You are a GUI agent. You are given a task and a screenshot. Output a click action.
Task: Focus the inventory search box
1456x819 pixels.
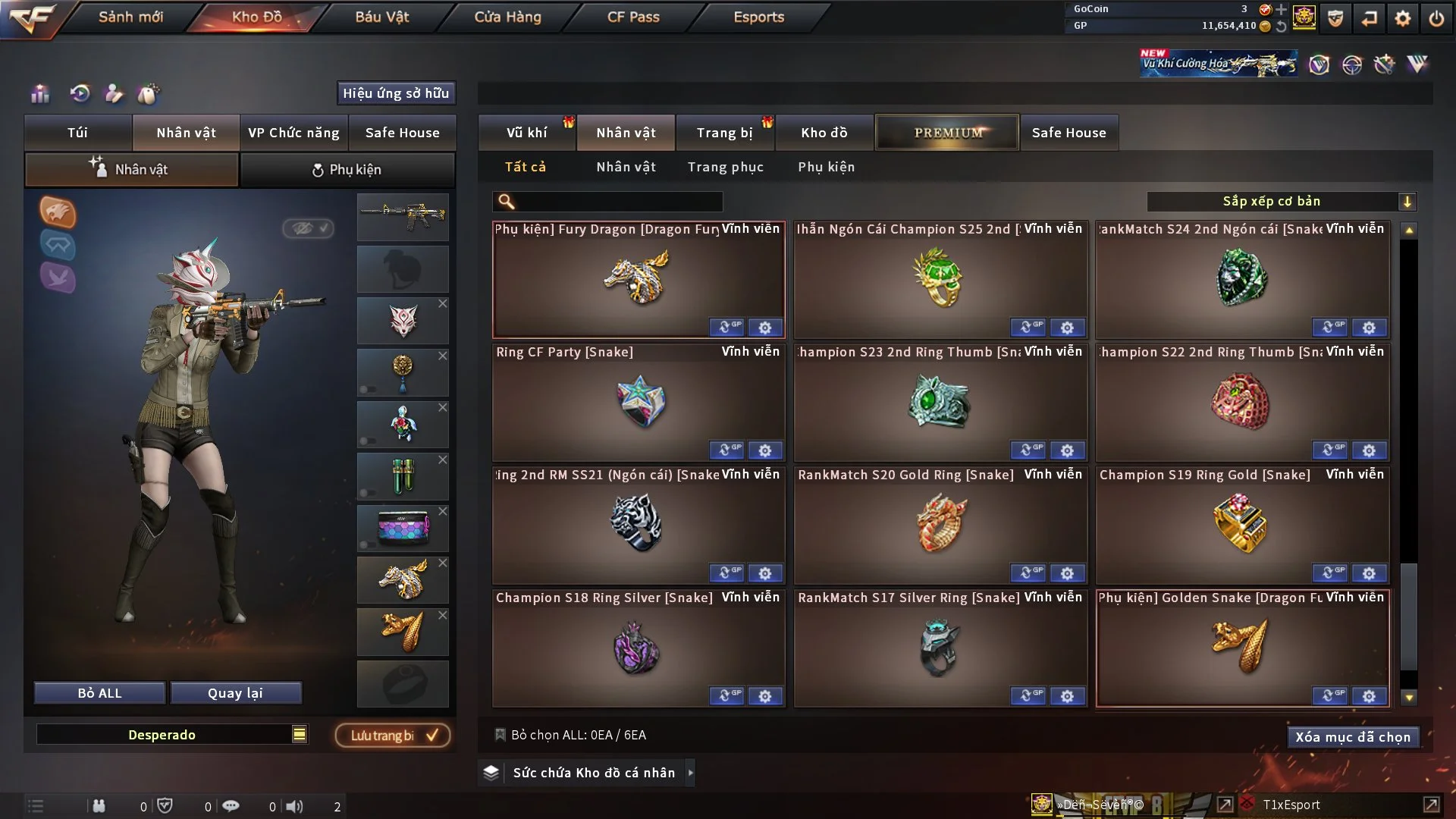pyautogui.click(x=618, y=202)
